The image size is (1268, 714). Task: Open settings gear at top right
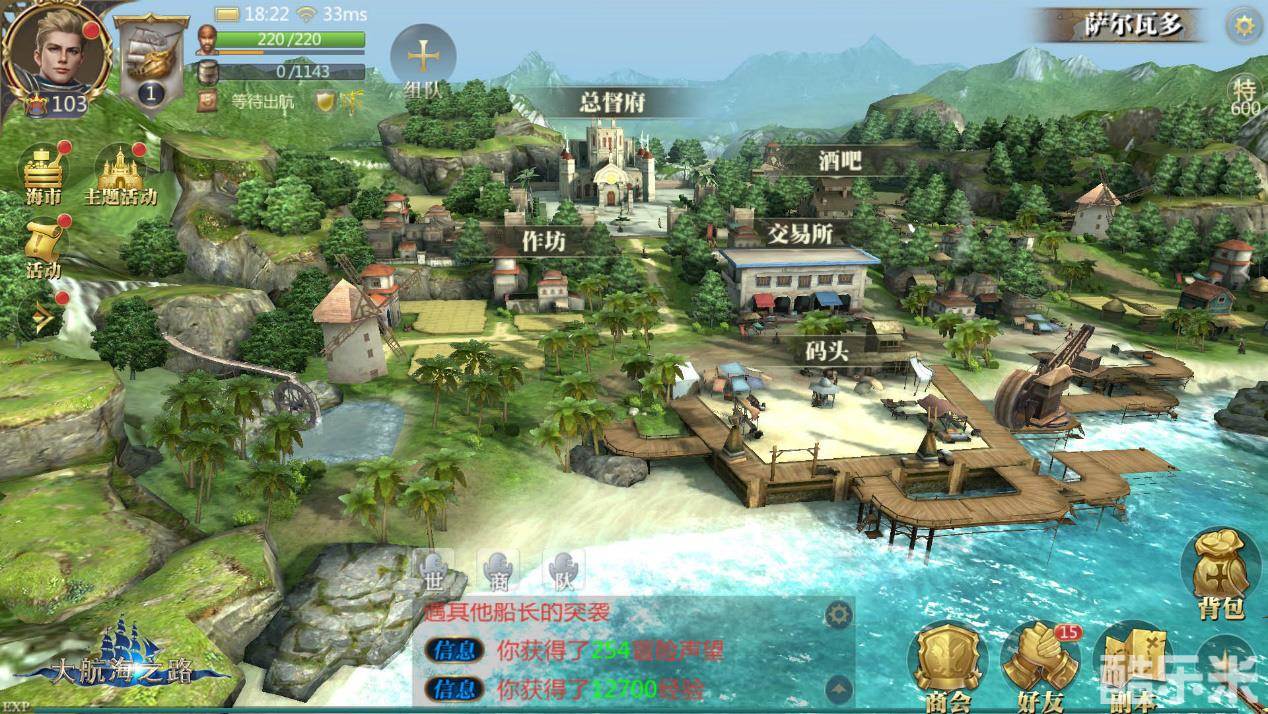[1244, 26]
